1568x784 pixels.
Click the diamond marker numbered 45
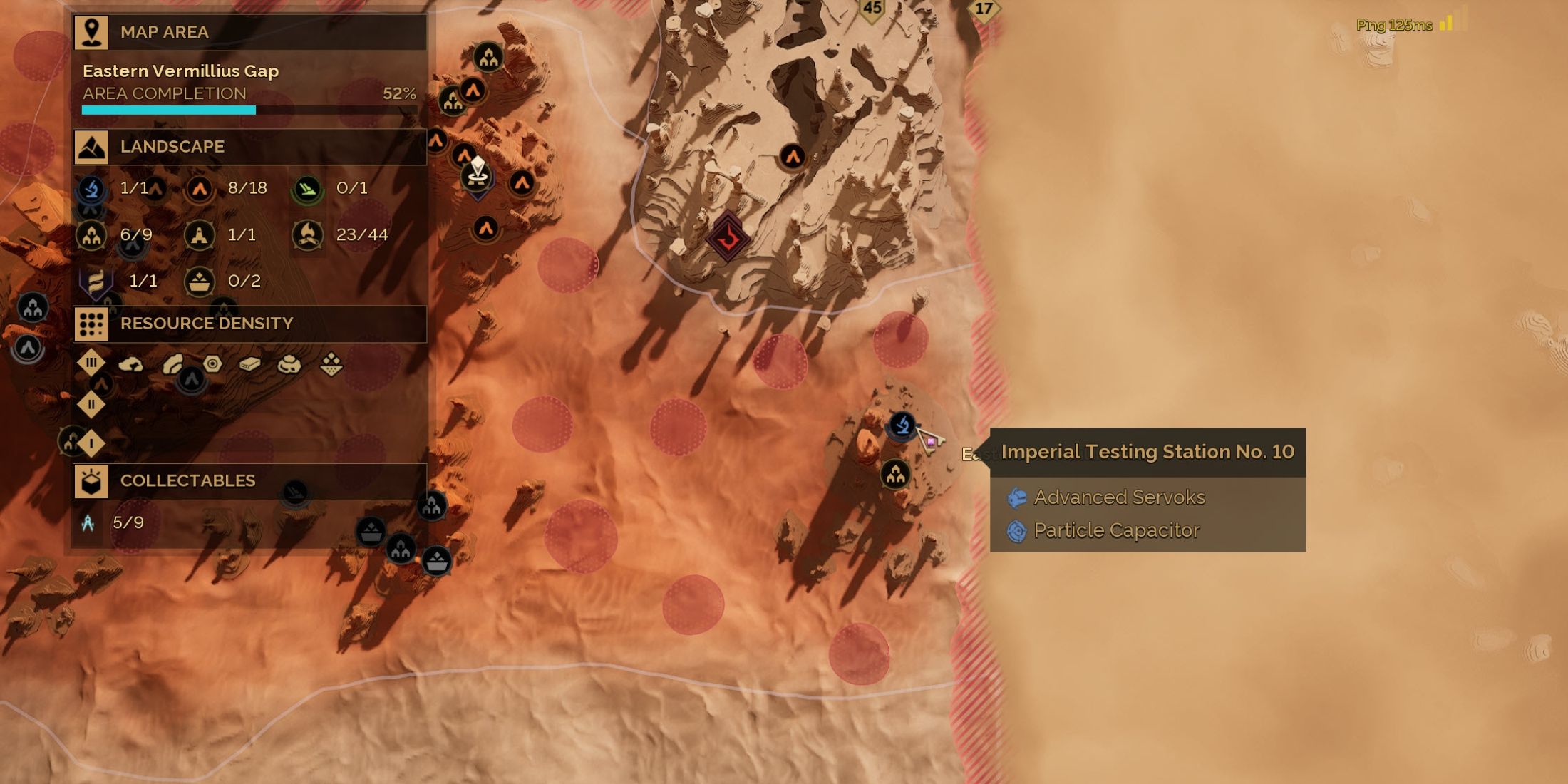872,9
